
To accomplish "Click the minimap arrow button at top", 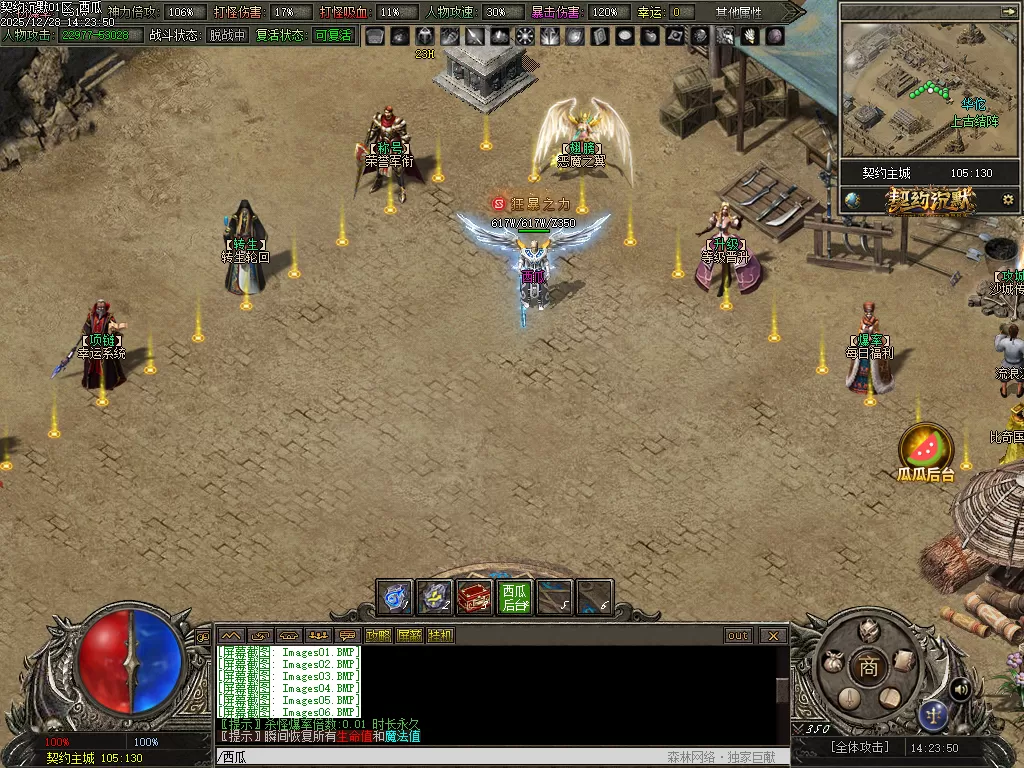I will [x=1007, y=11].
